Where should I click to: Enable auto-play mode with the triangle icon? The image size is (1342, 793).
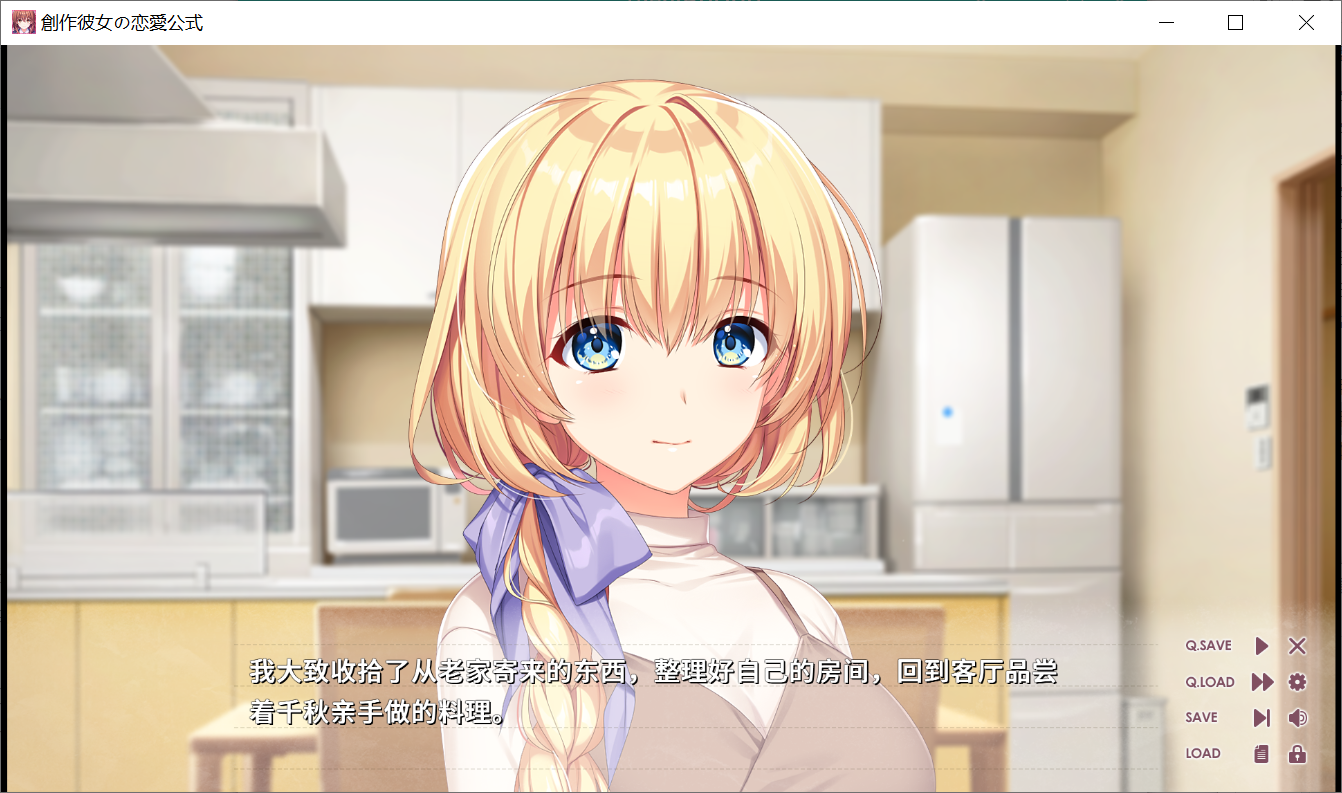coord(1262,646)
